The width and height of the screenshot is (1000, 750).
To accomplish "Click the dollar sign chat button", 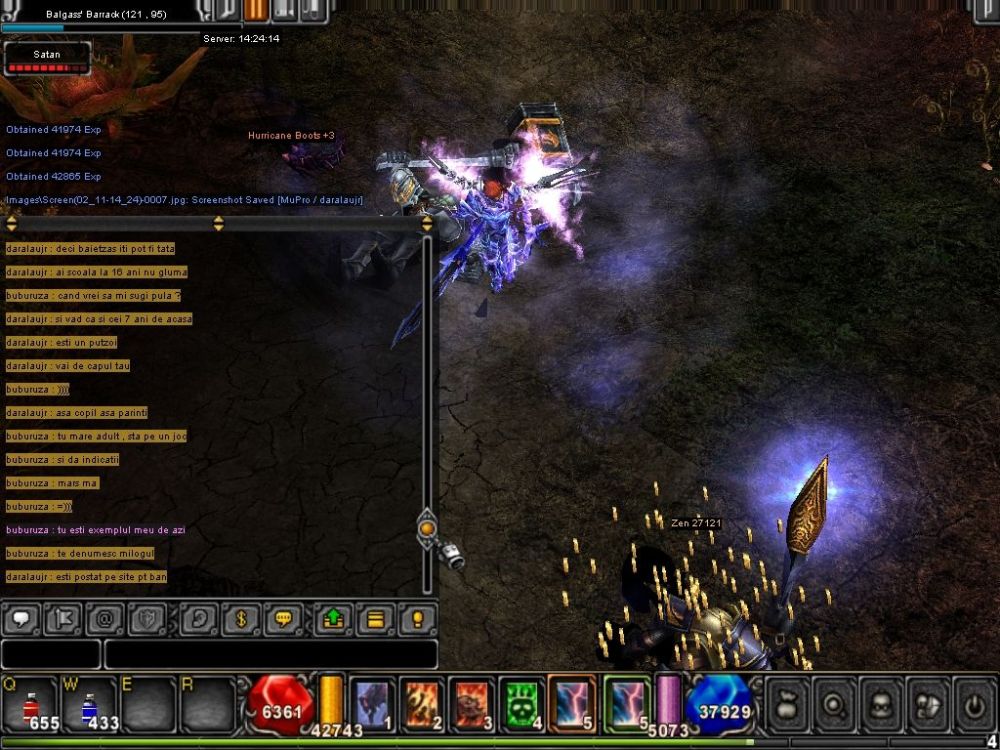I will tap(241, 619).
